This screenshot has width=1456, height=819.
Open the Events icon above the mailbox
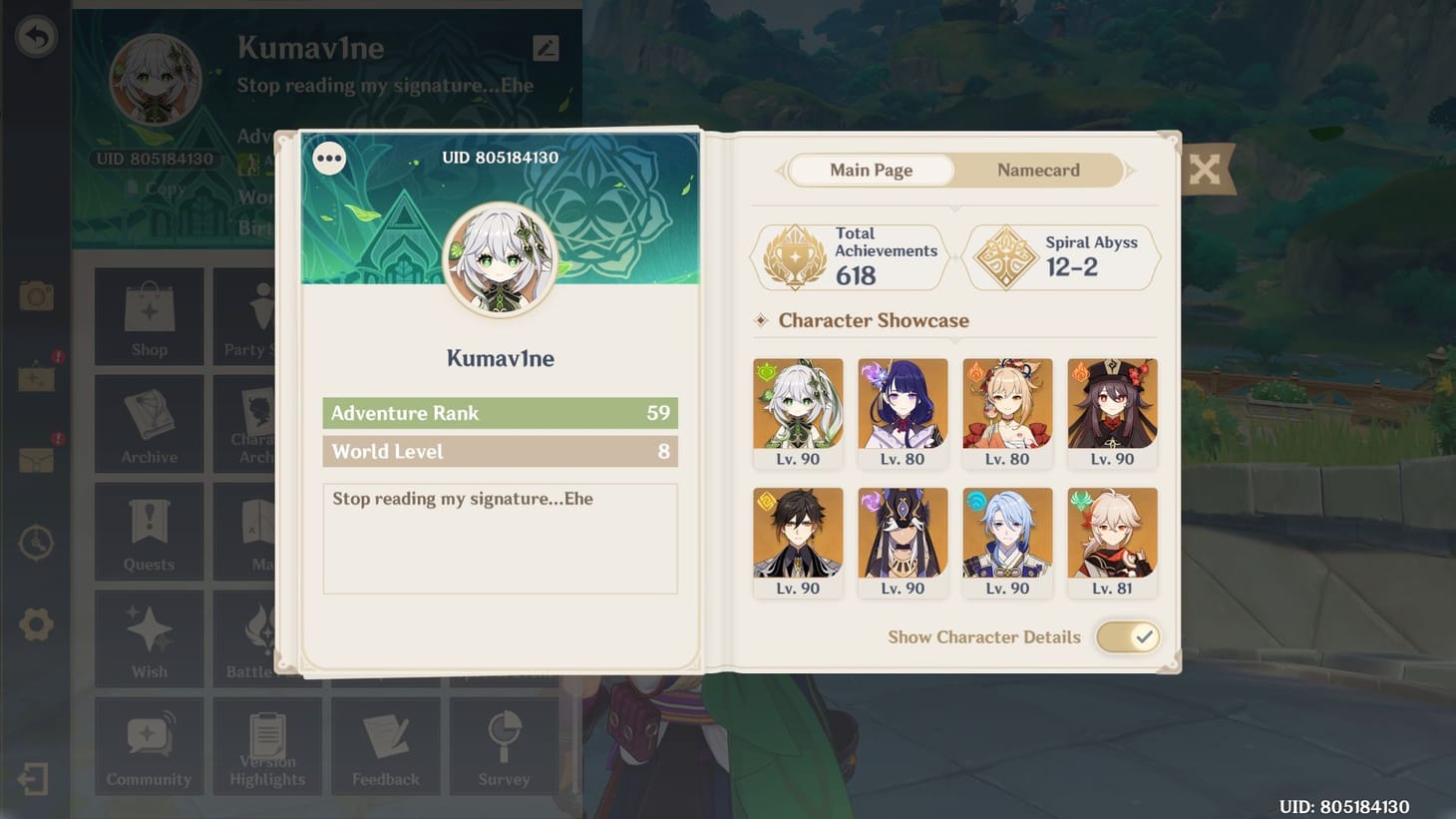(36, 378)
